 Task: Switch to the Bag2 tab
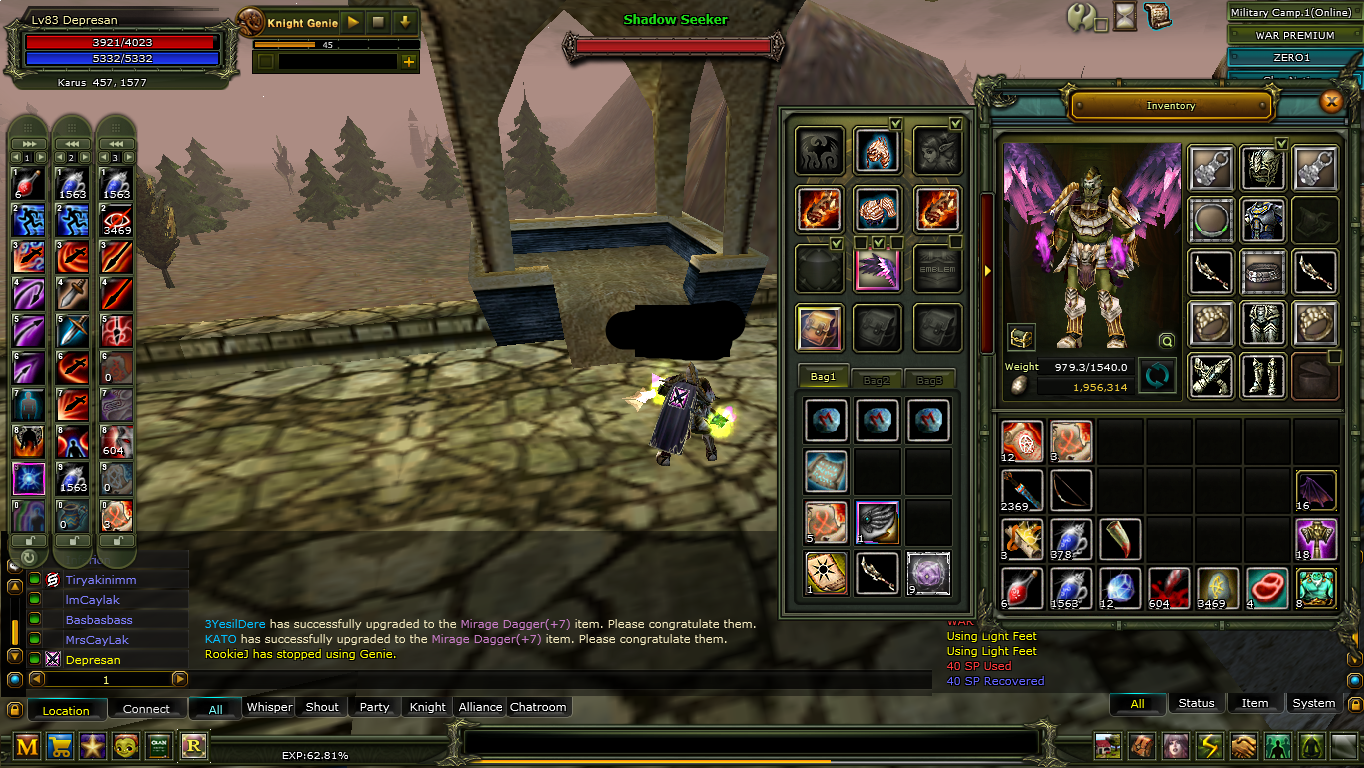876,379
